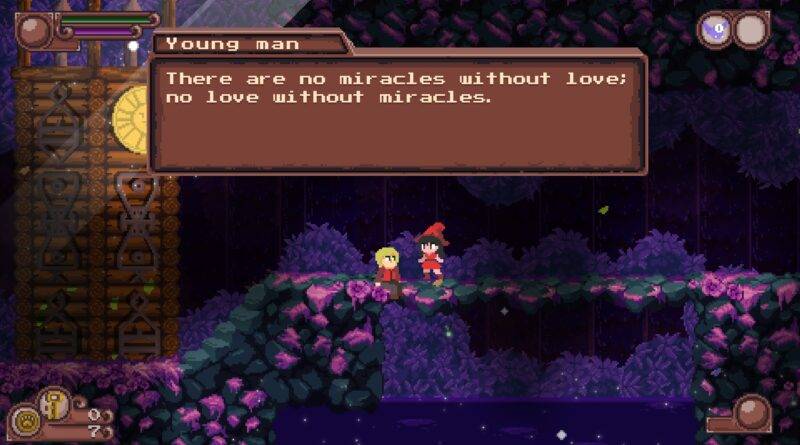
Task: Click the empty round slot beside the purple item
Action: [x=751, y=30]
